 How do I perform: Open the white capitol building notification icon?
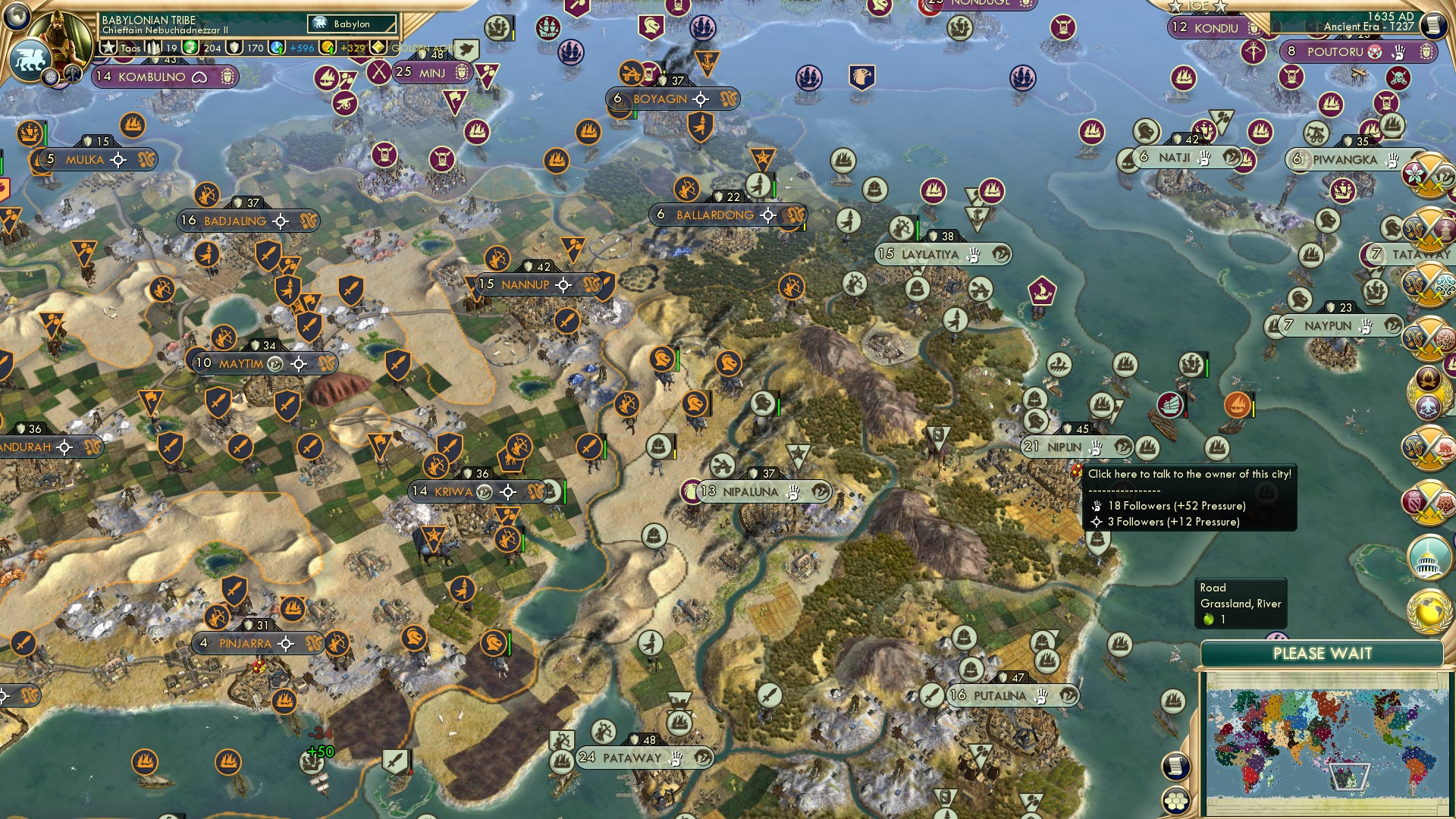point(1429,556)
